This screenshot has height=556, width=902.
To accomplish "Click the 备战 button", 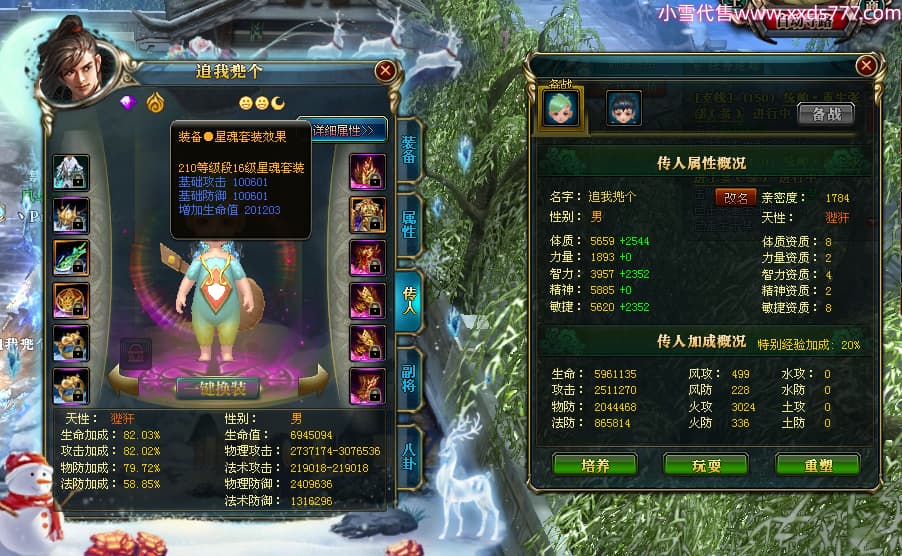I will (826, 114).
